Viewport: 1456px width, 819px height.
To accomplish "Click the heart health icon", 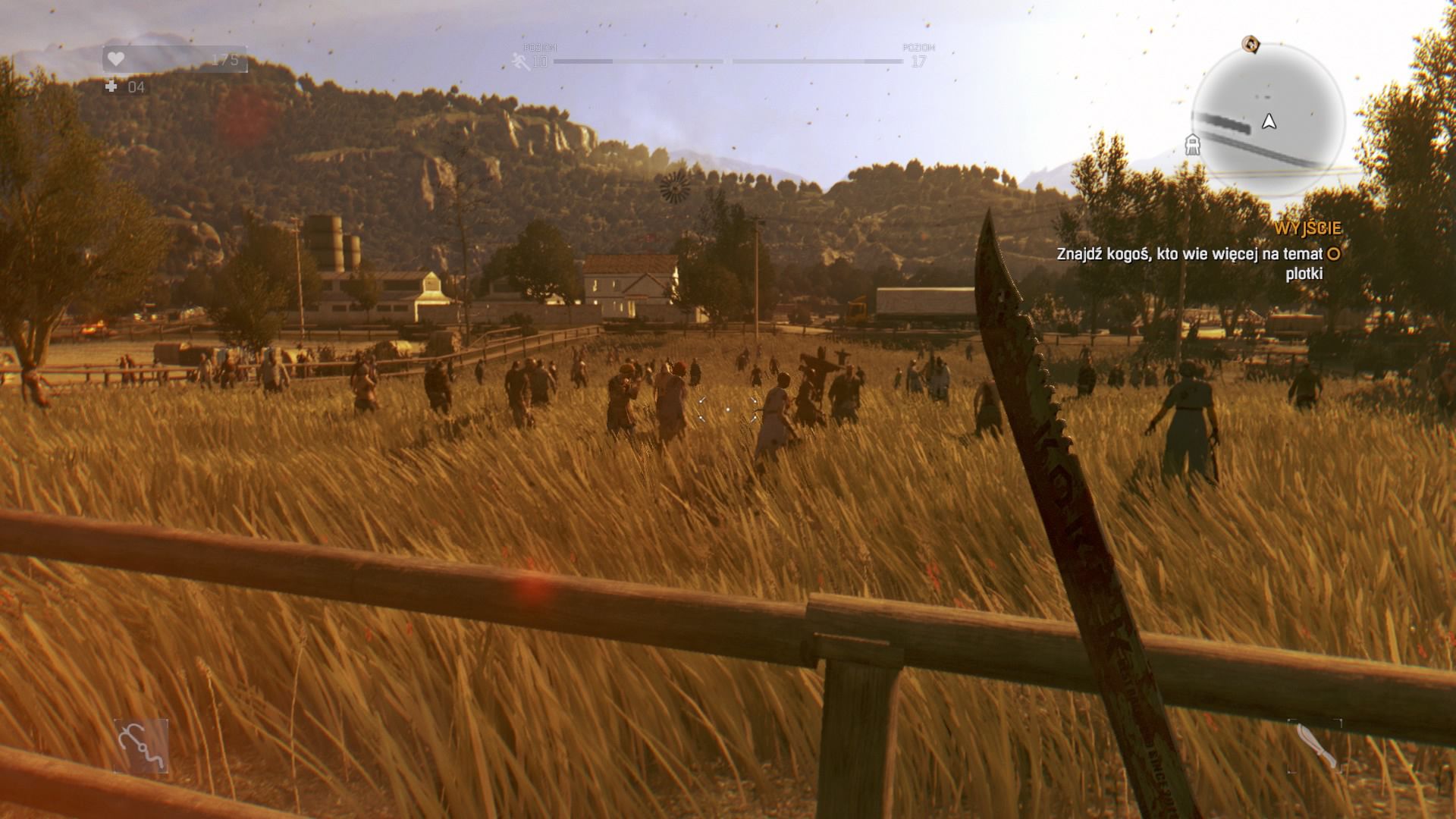I will [115, 58].
